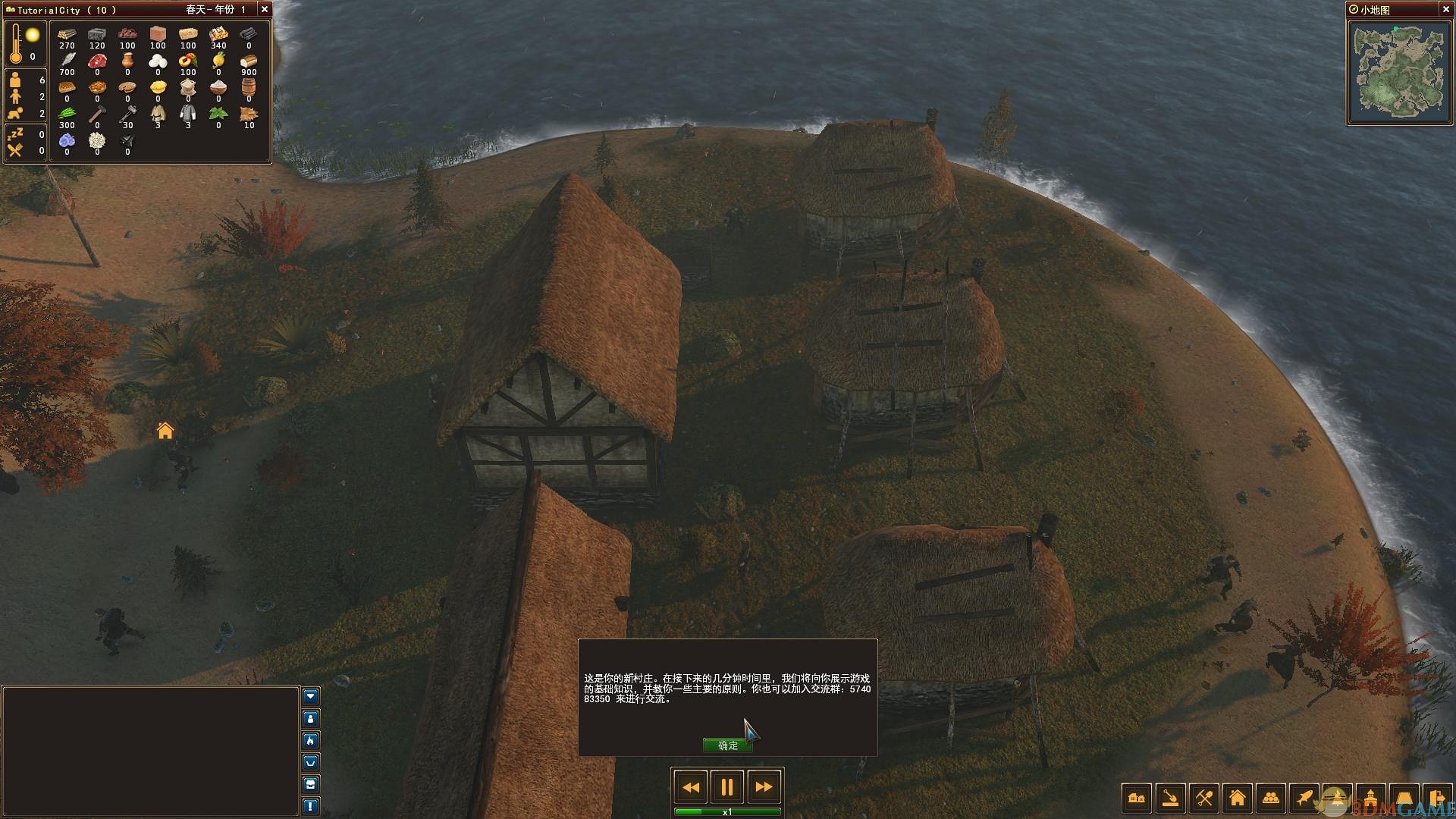Open the fish food production category
Screen dimensions: 1456x819
[x=1304, y=798]
